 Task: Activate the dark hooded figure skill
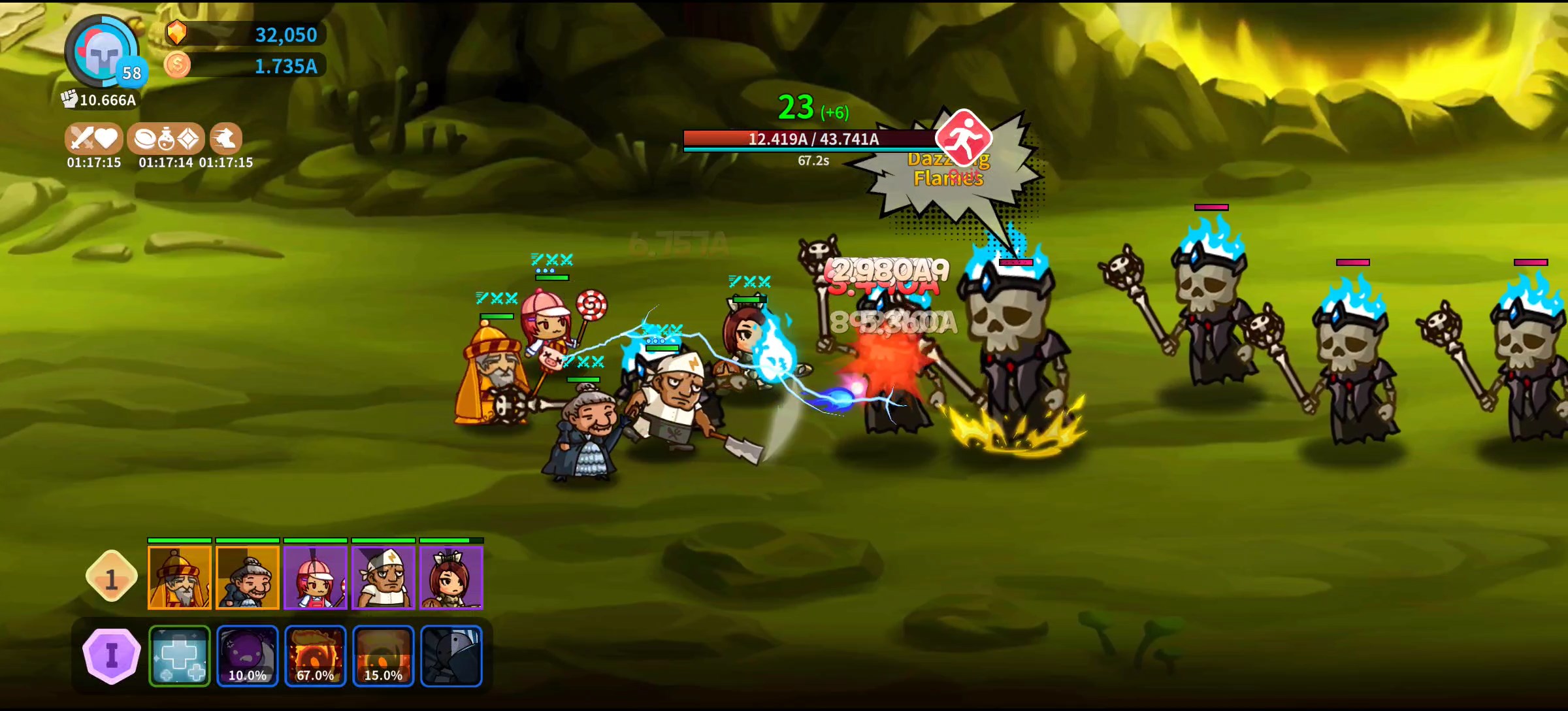coord(451,656)
